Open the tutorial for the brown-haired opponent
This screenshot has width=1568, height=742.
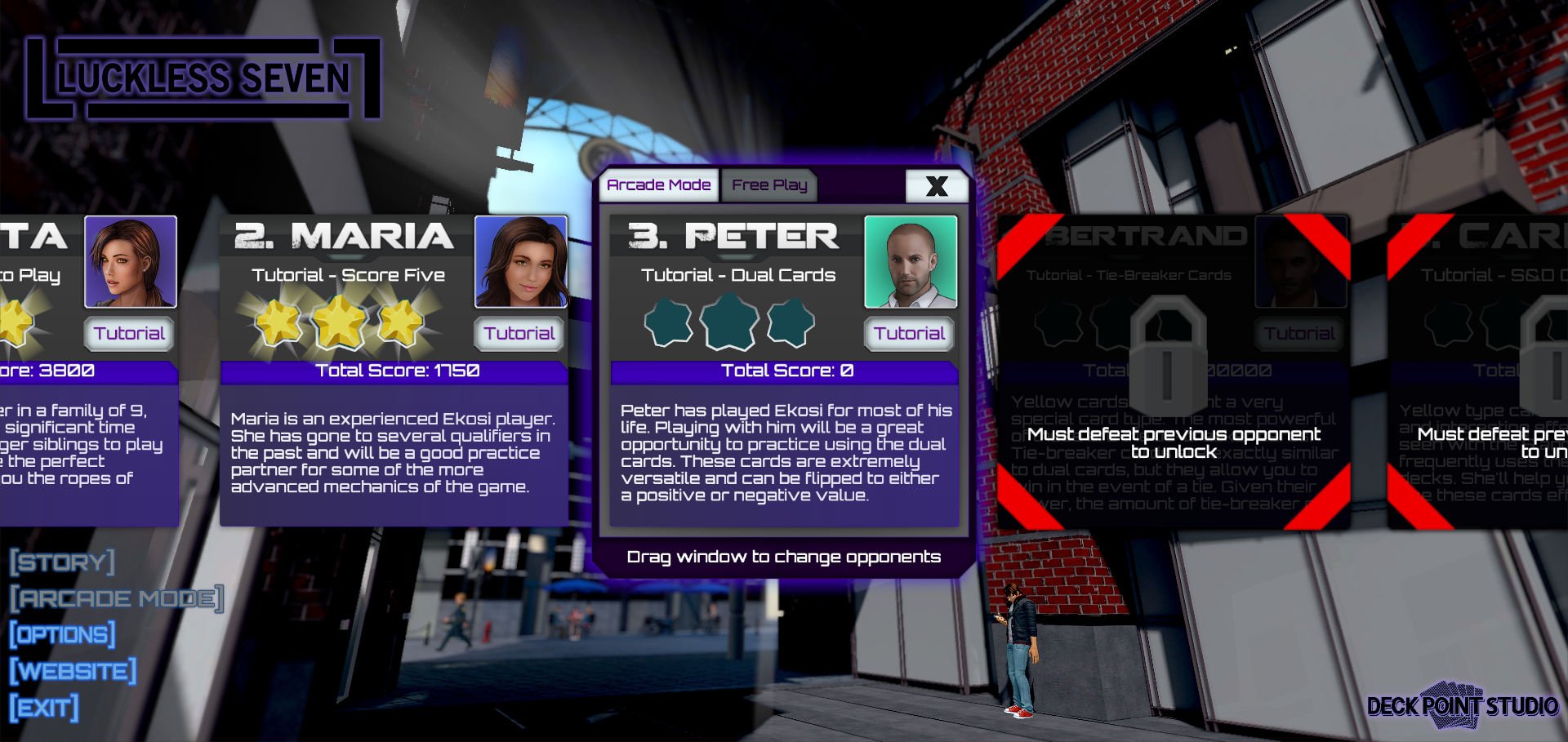click(129, 333)
